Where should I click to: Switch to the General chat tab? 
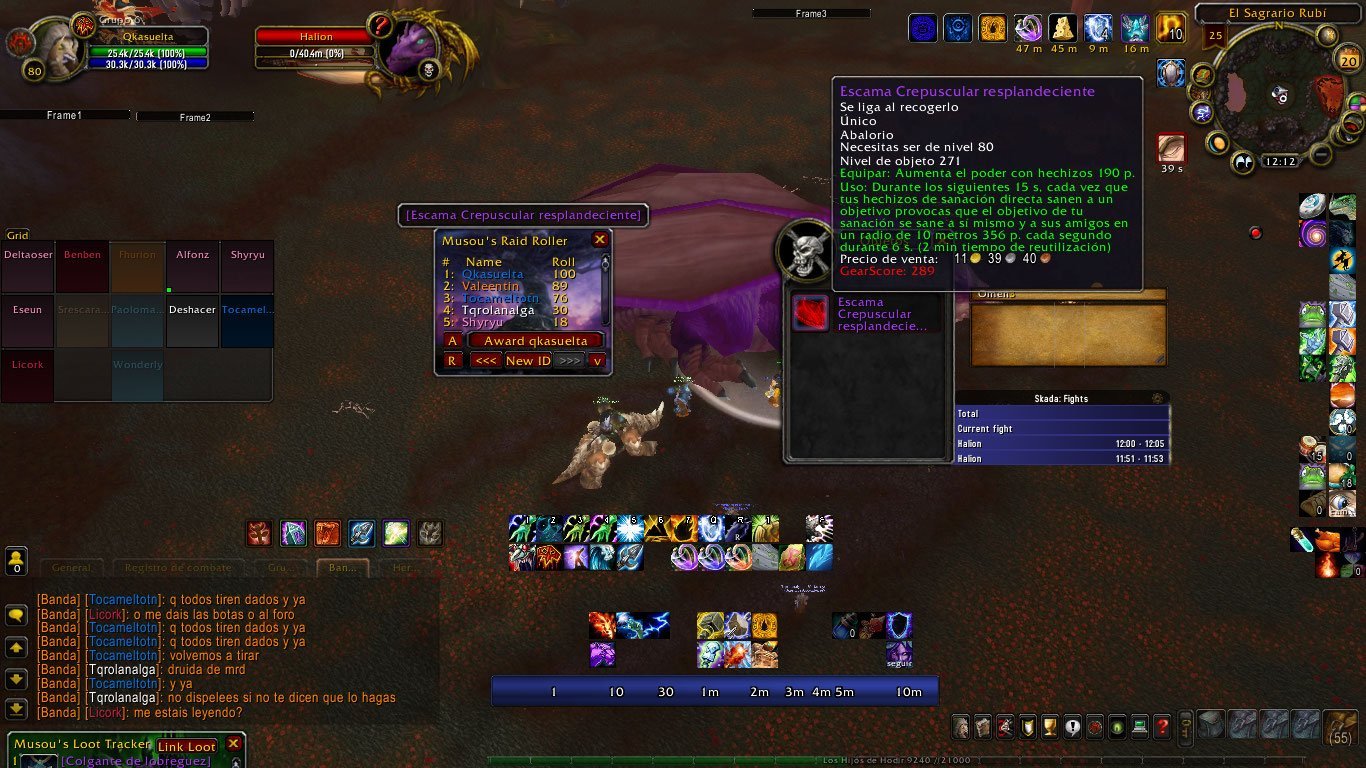(71, 568)
